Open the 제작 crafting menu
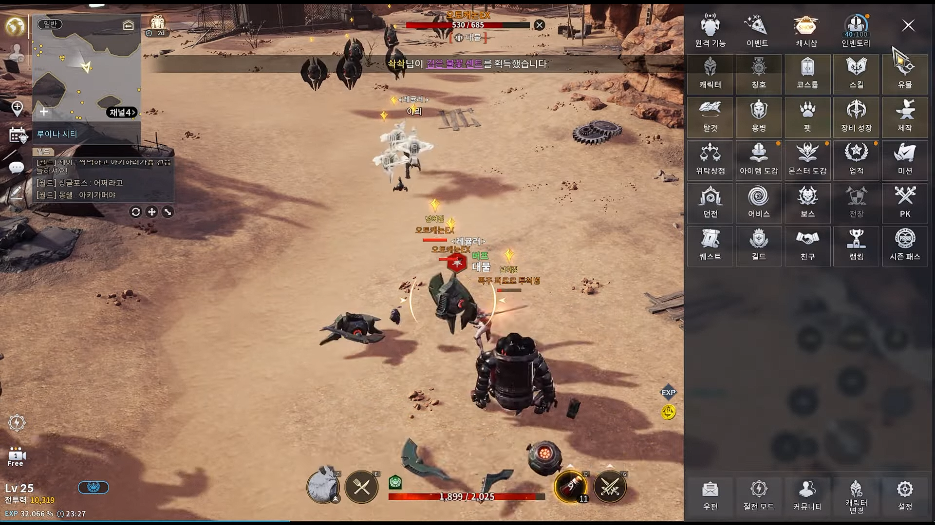The image size is (935, 525). (905, 116)
